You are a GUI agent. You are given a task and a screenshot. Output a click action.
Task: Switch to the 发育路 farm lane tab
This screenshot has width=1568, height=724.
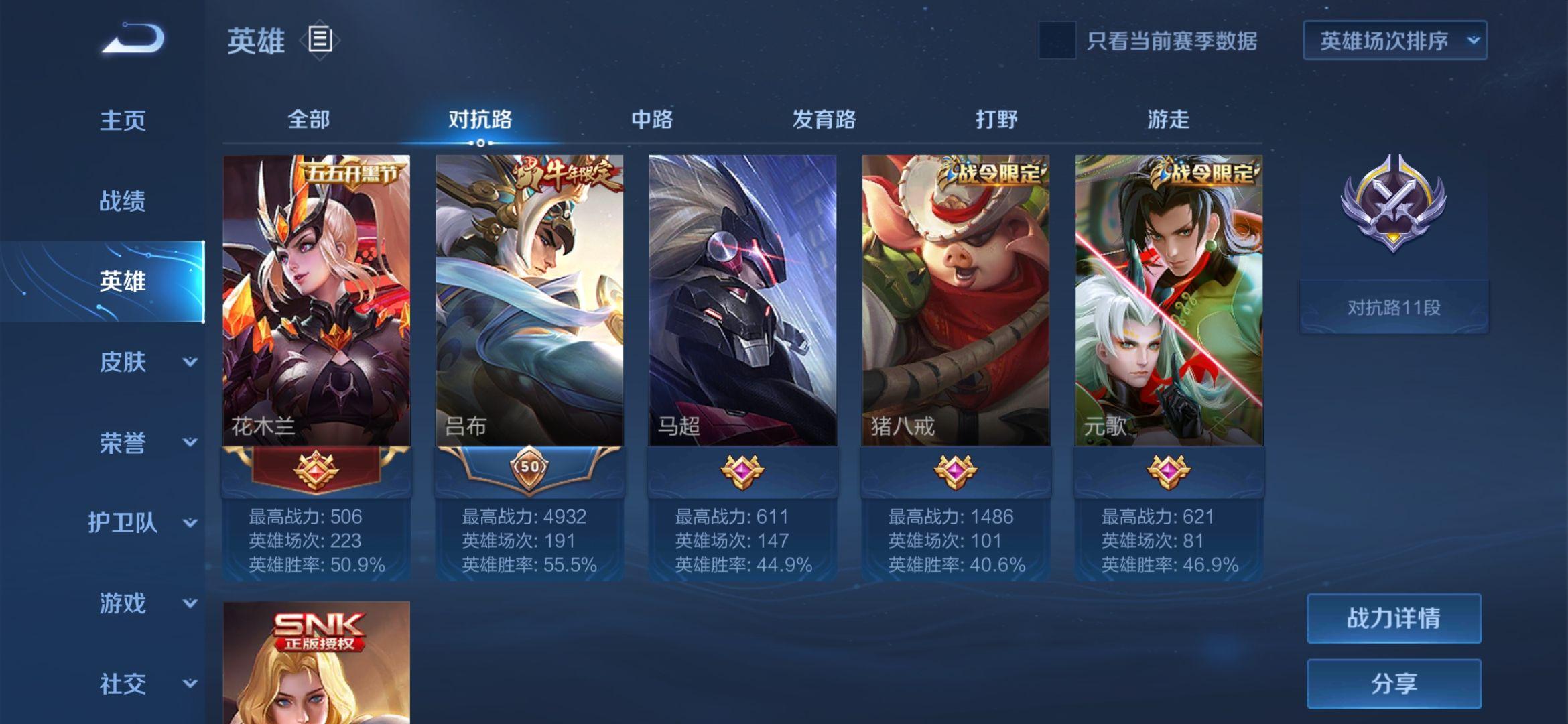click(x=824, y=120)
